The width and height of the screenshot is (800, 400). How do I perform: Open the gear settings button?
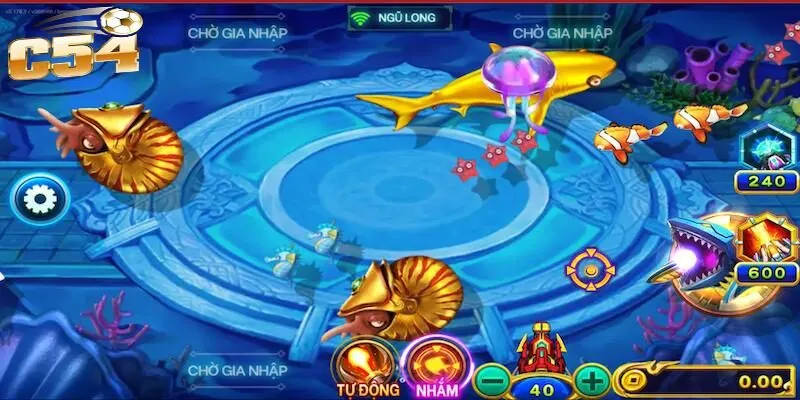[x=40, y=200]
